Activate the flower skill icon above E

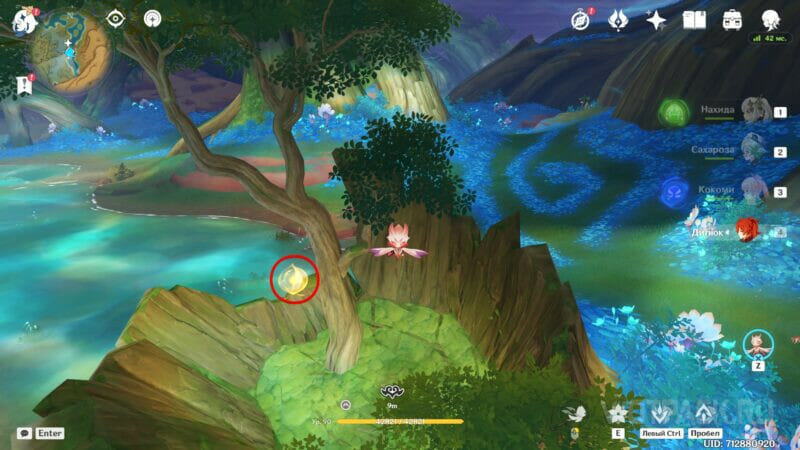click(x=618, y=414)
